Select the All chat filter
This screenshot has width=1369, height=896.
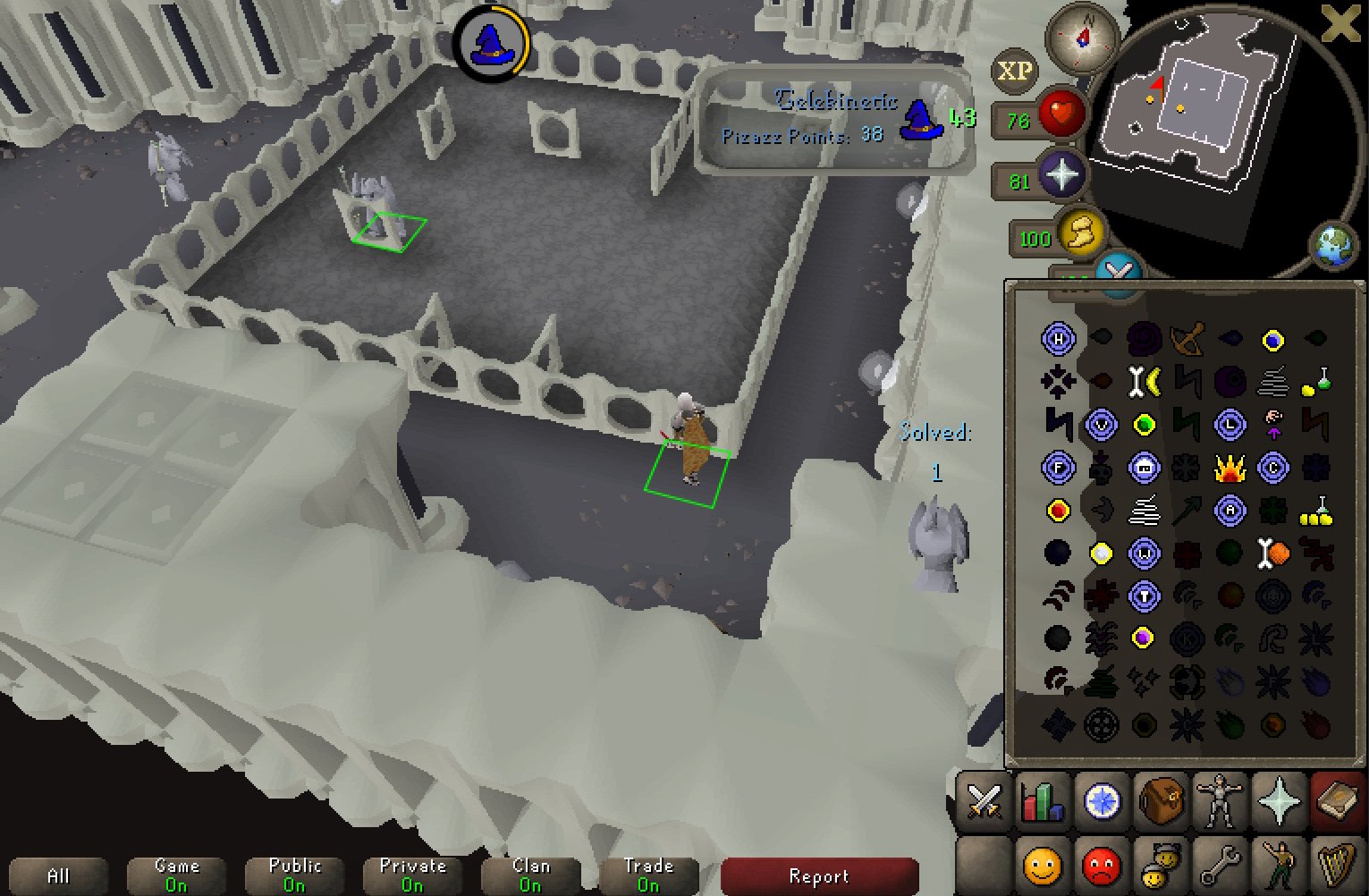click(x=58, y=875)
